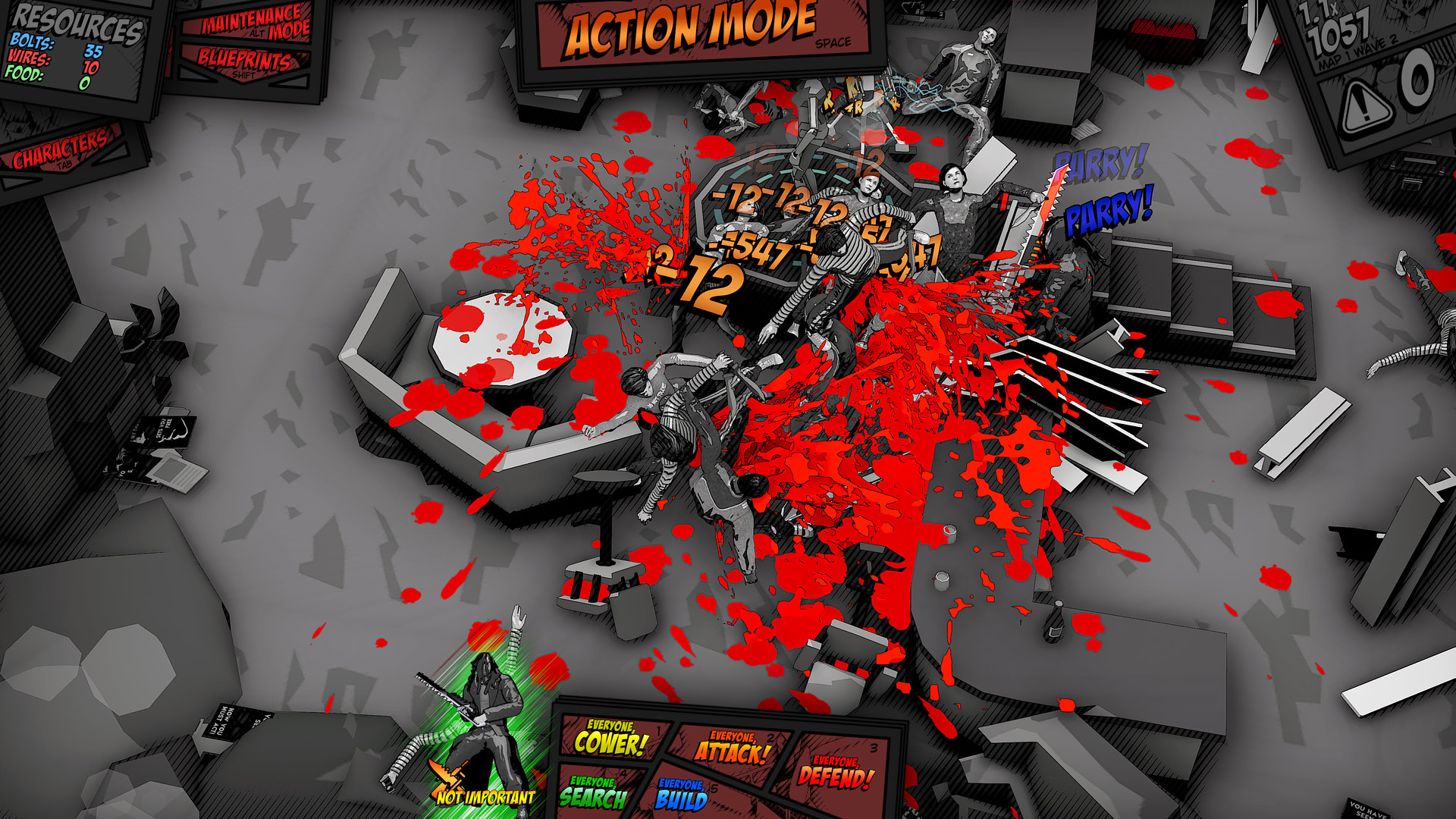Tell everyone to defend
The image size is (1456, 819).
coord(836,772)
